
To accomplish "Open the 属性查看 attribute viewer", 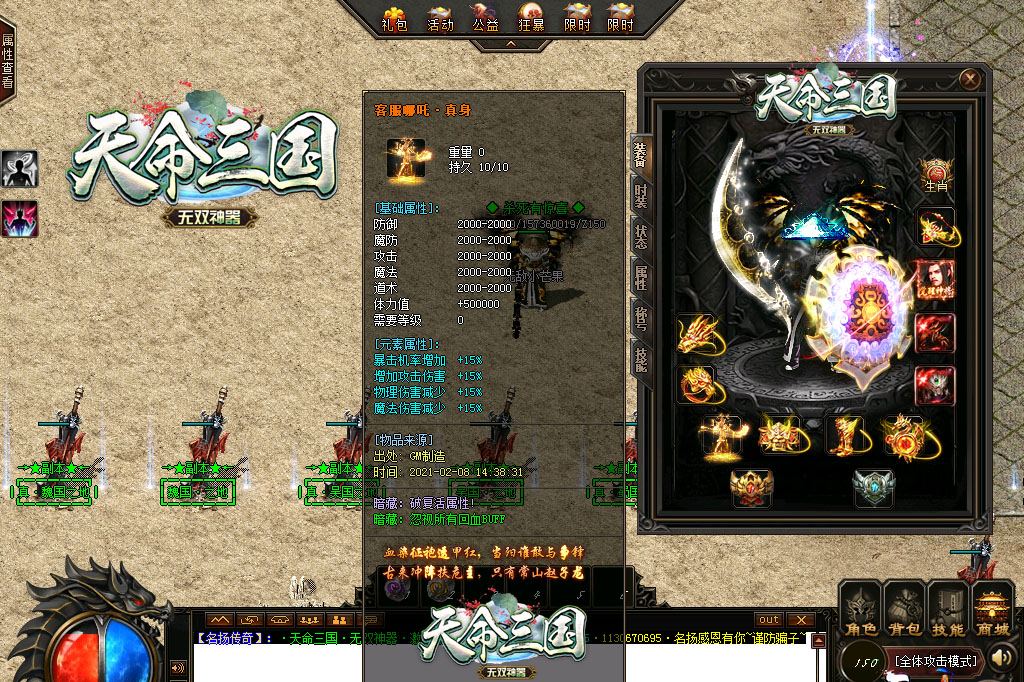I will [x=8, y=60].
